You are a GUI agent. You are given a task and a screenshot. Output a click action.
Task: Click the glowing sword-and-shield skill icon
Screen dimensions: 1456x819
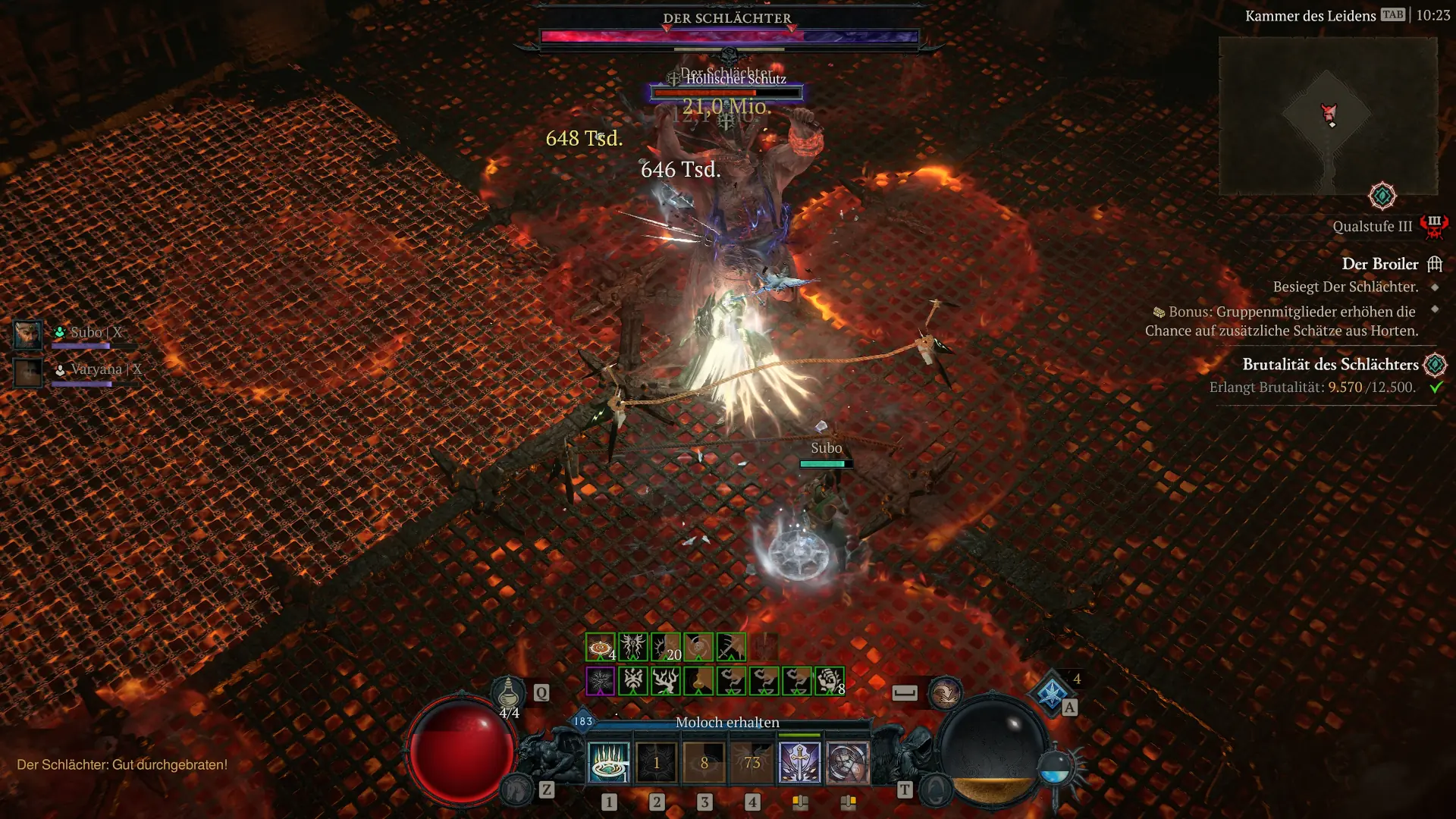point(801,762)
